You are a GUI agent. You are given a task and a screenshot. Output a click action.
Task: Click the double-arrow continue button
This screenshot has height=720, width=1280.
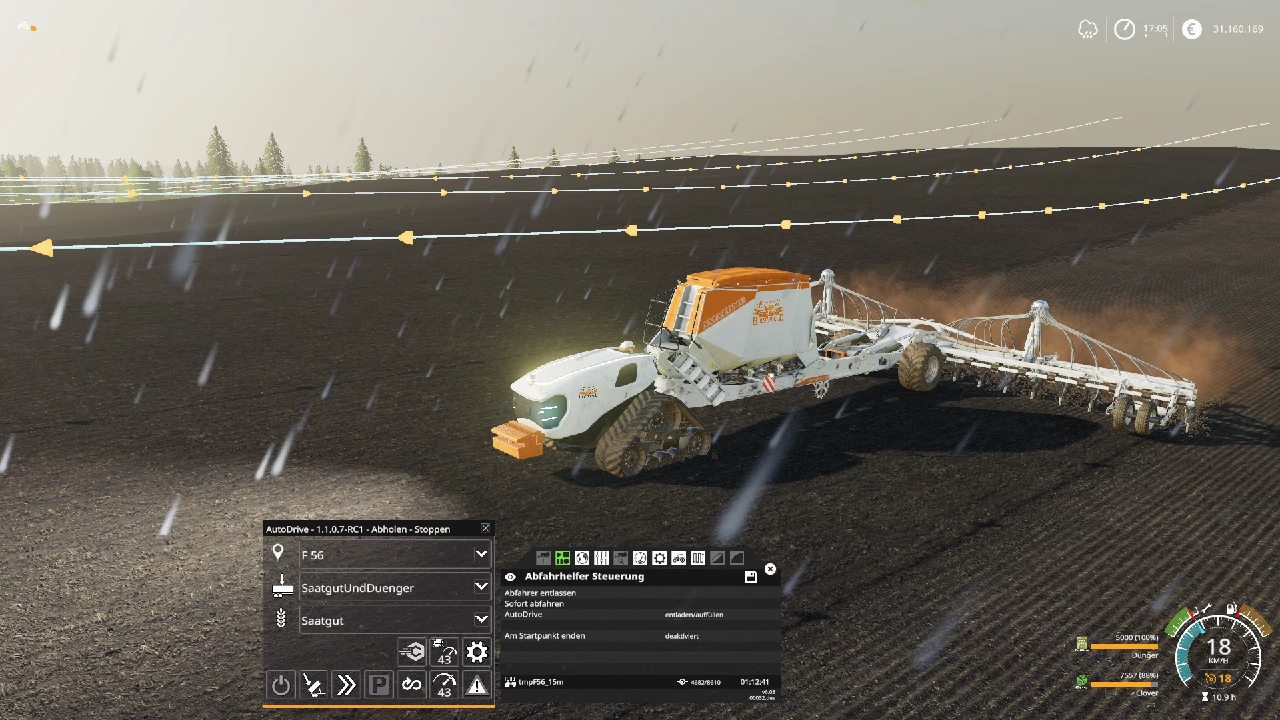pyautogui.click(x=346, y=685)
